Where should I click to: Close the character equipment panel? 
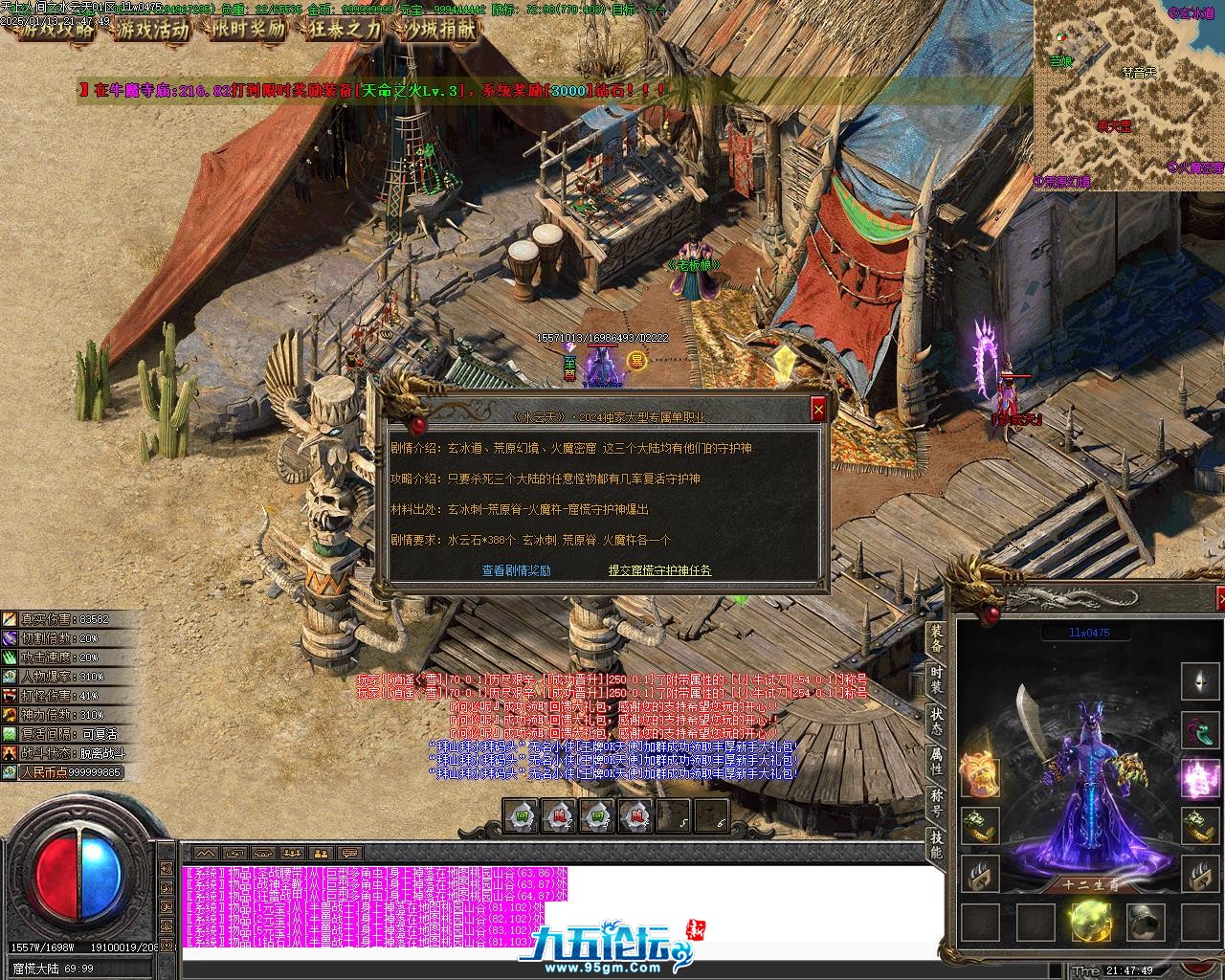tap(1220, 599)
